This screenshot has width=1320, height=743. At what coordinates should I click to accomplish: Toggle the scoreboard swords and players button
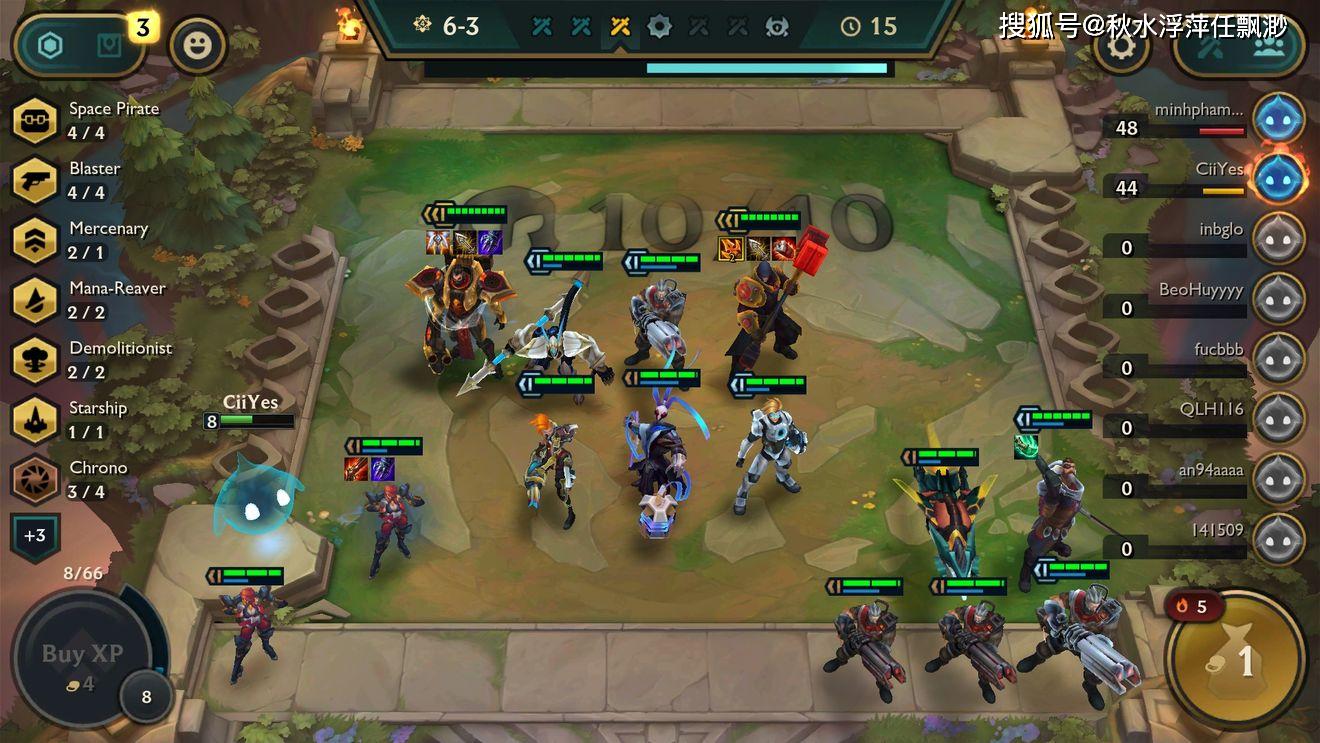(x=1240, y=45)
